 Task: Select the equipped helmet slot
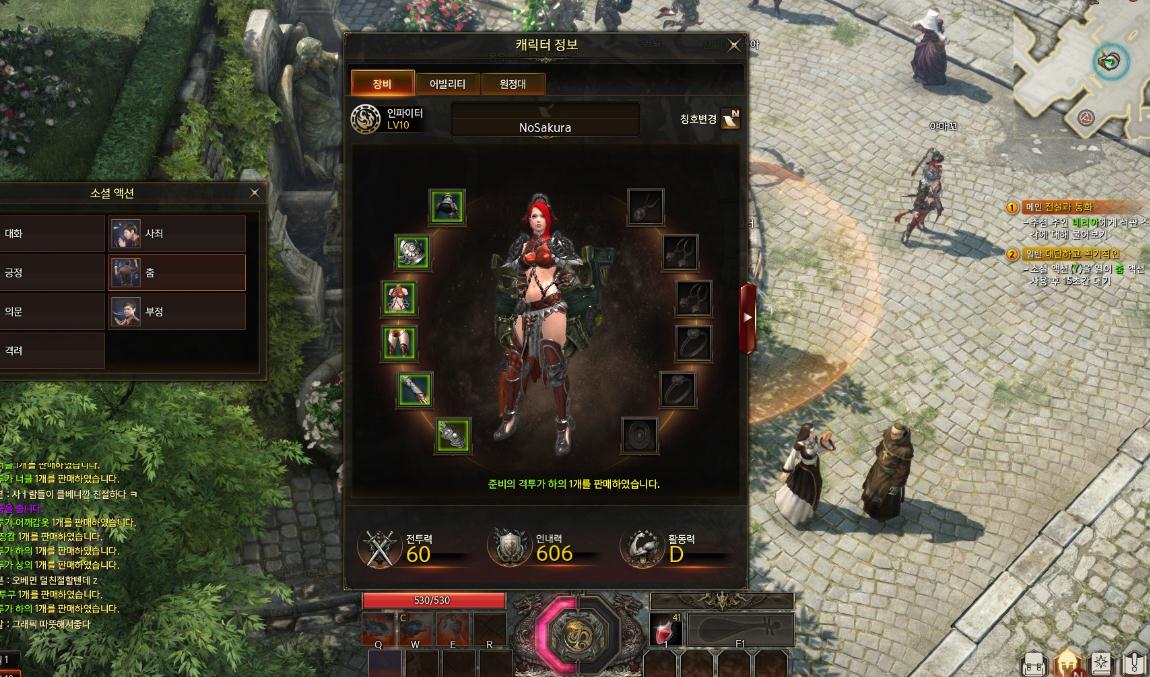448,206
